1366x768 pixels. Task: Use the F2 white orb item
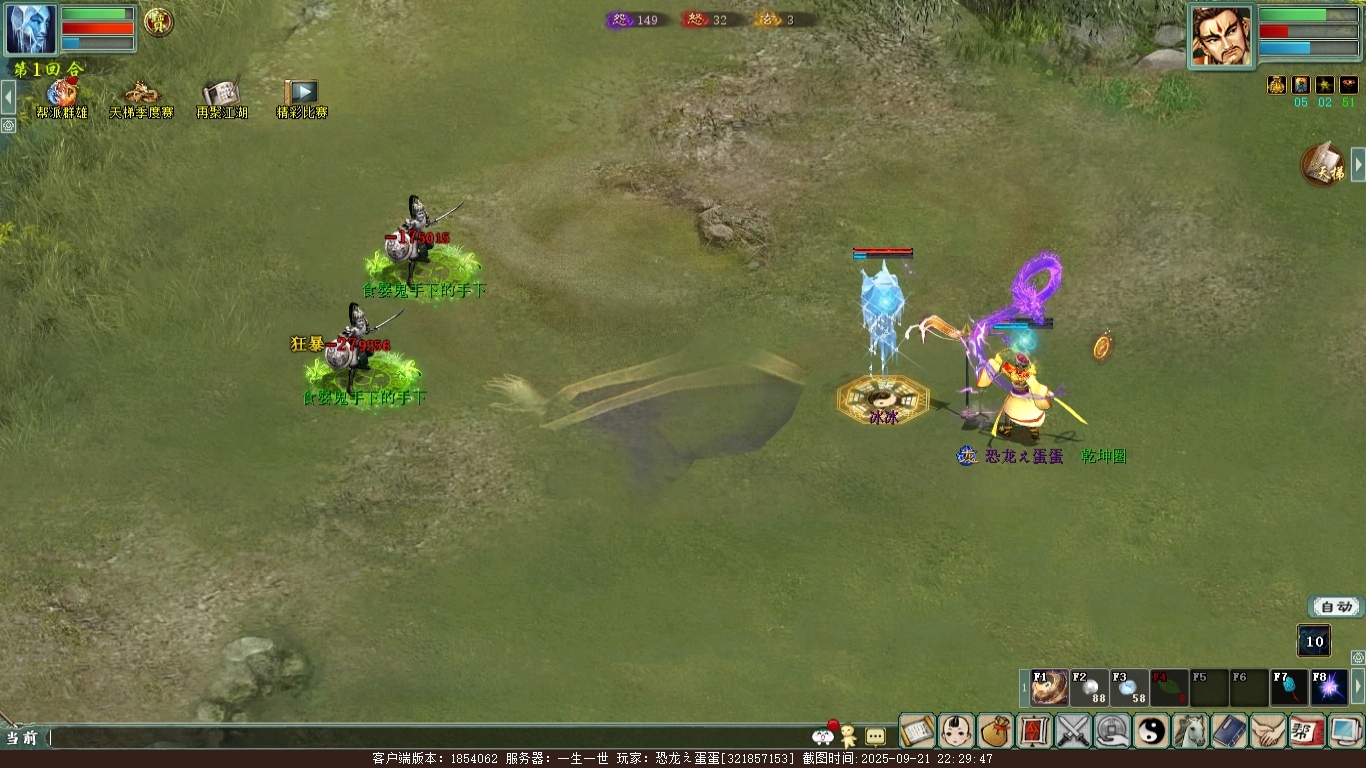click(1089, 688)
